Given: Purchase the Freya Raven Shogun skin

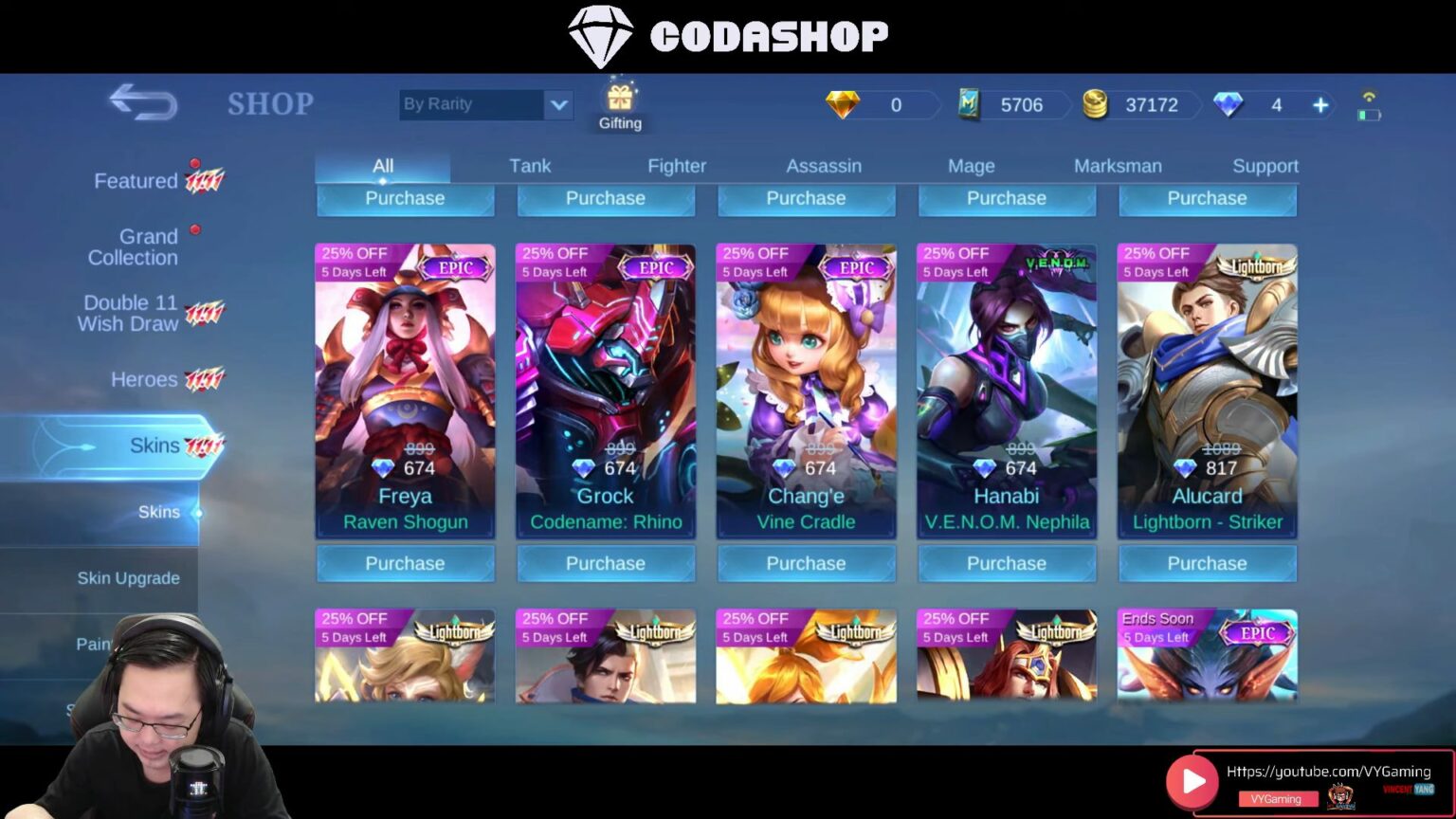Looking at the screenshot, I should pos(405,563).
